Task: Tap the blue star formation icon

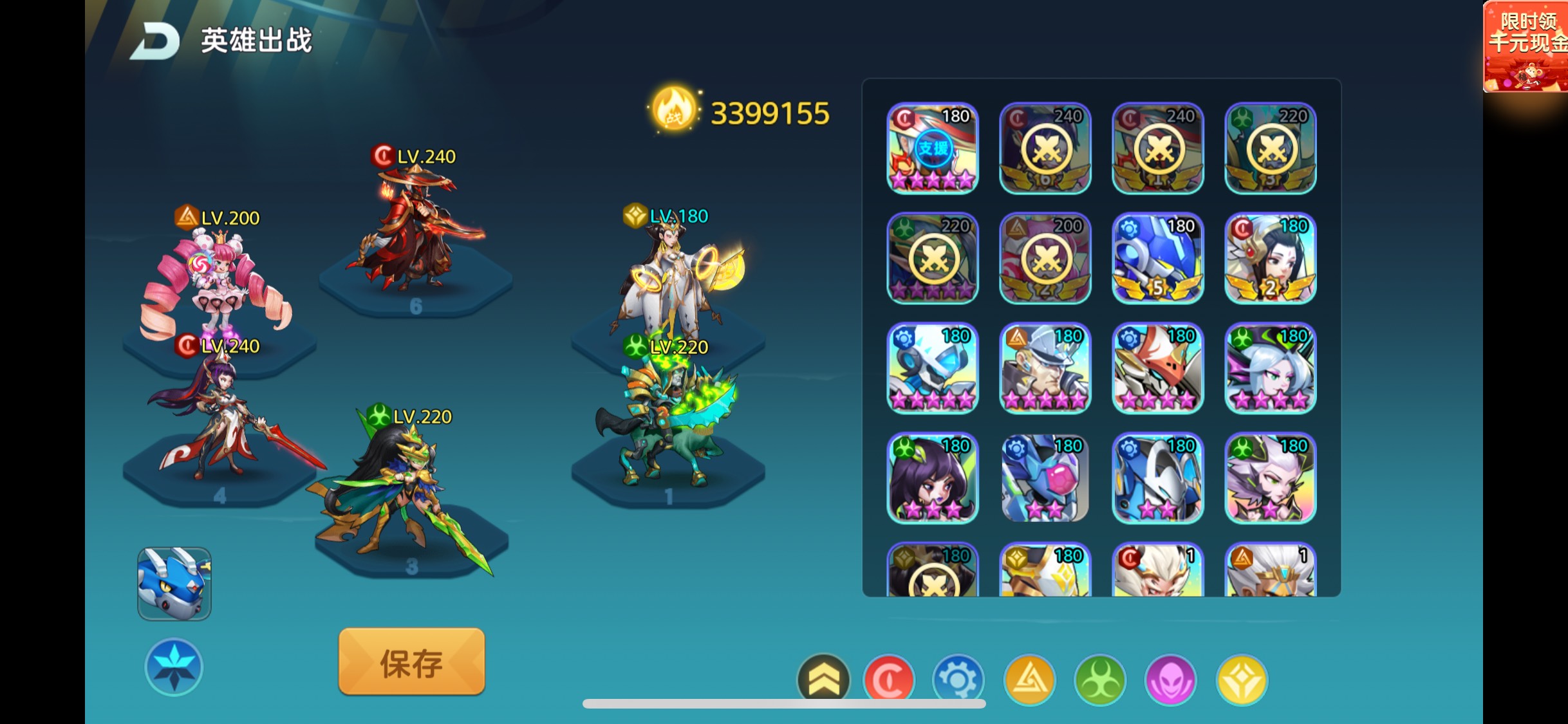Action: (x=174, y=667)
